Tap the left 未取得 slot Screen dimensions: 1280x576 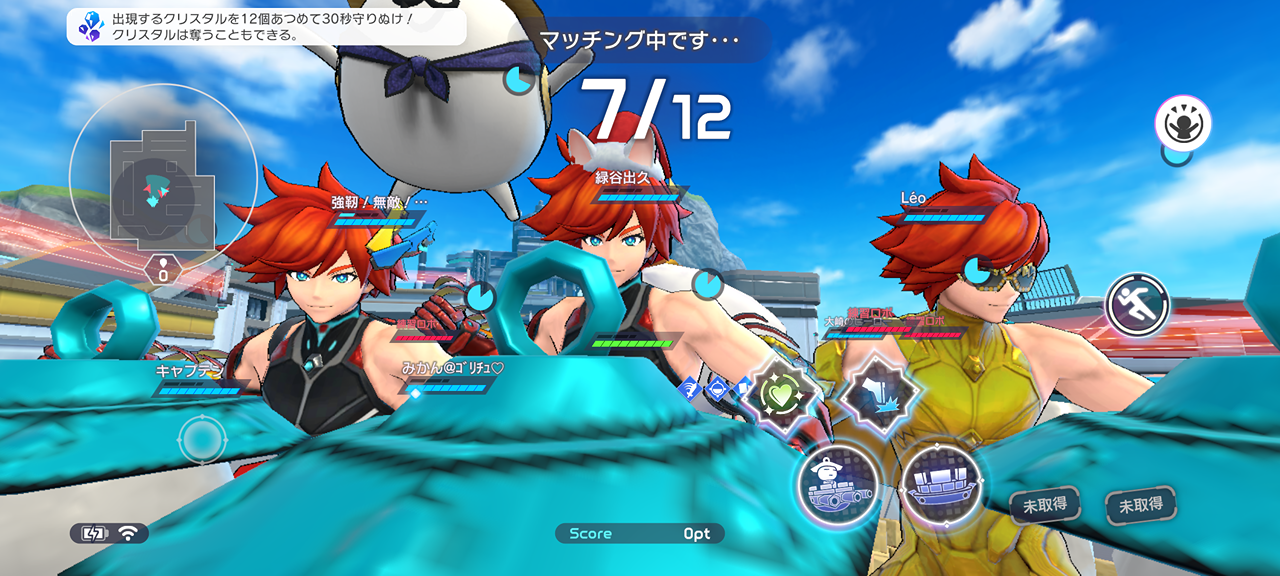(1044, 506)
